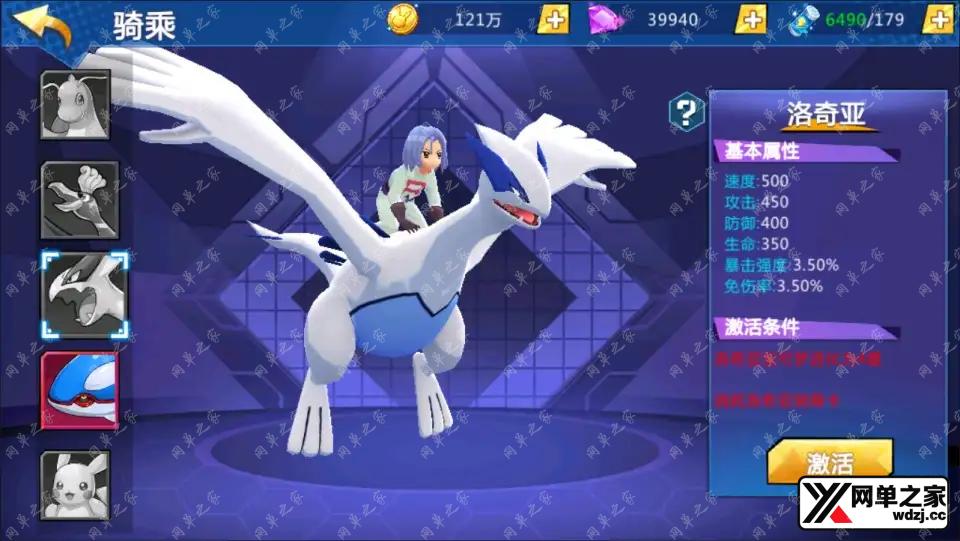The width and height of the screenshot is (960, 541).
Task: Add more gold coins with plus button
Action: 553,19
